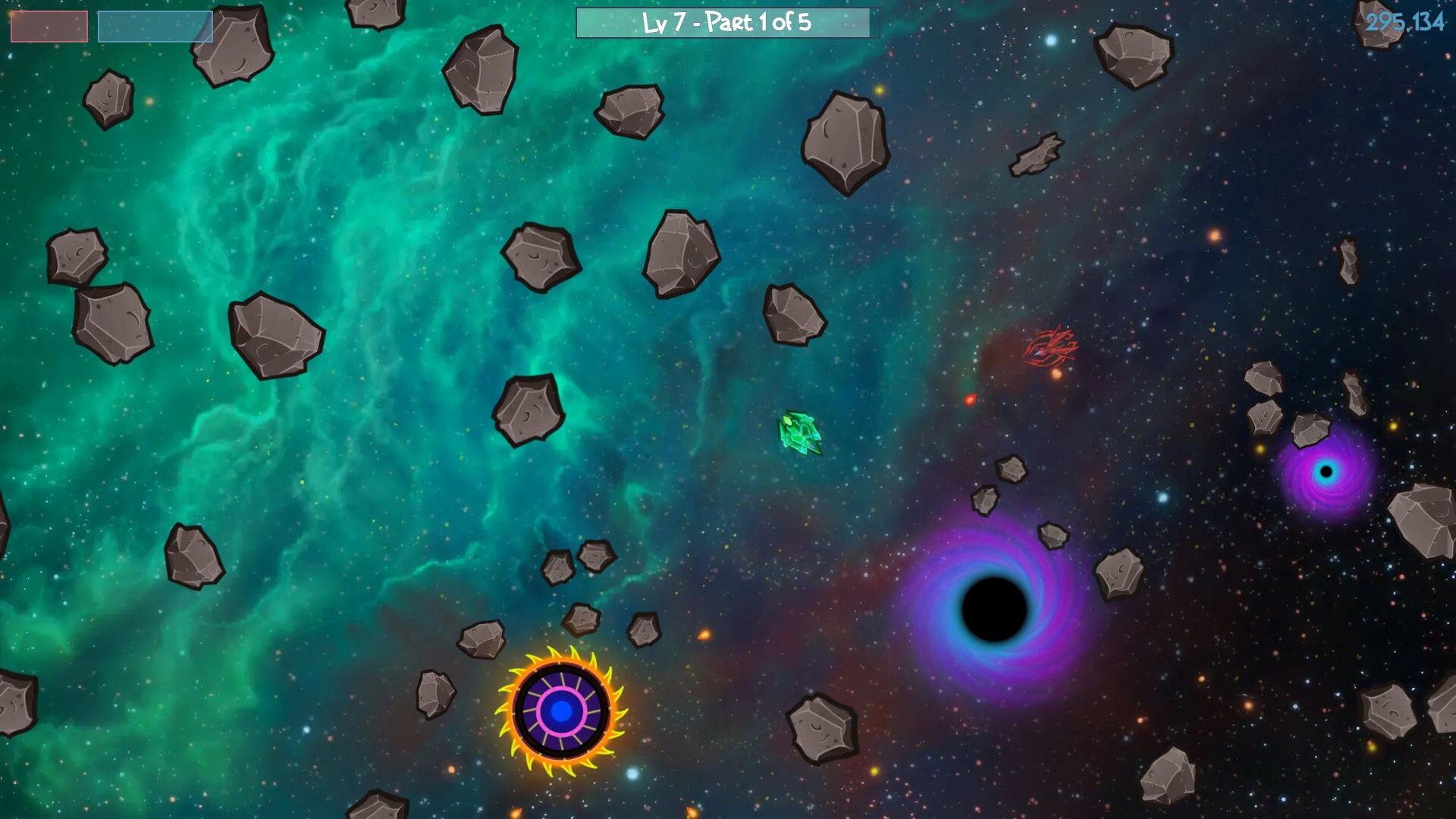Click the blue energy bar
This screenshot has height=819, width=1456.
click(x=155, y=25)
